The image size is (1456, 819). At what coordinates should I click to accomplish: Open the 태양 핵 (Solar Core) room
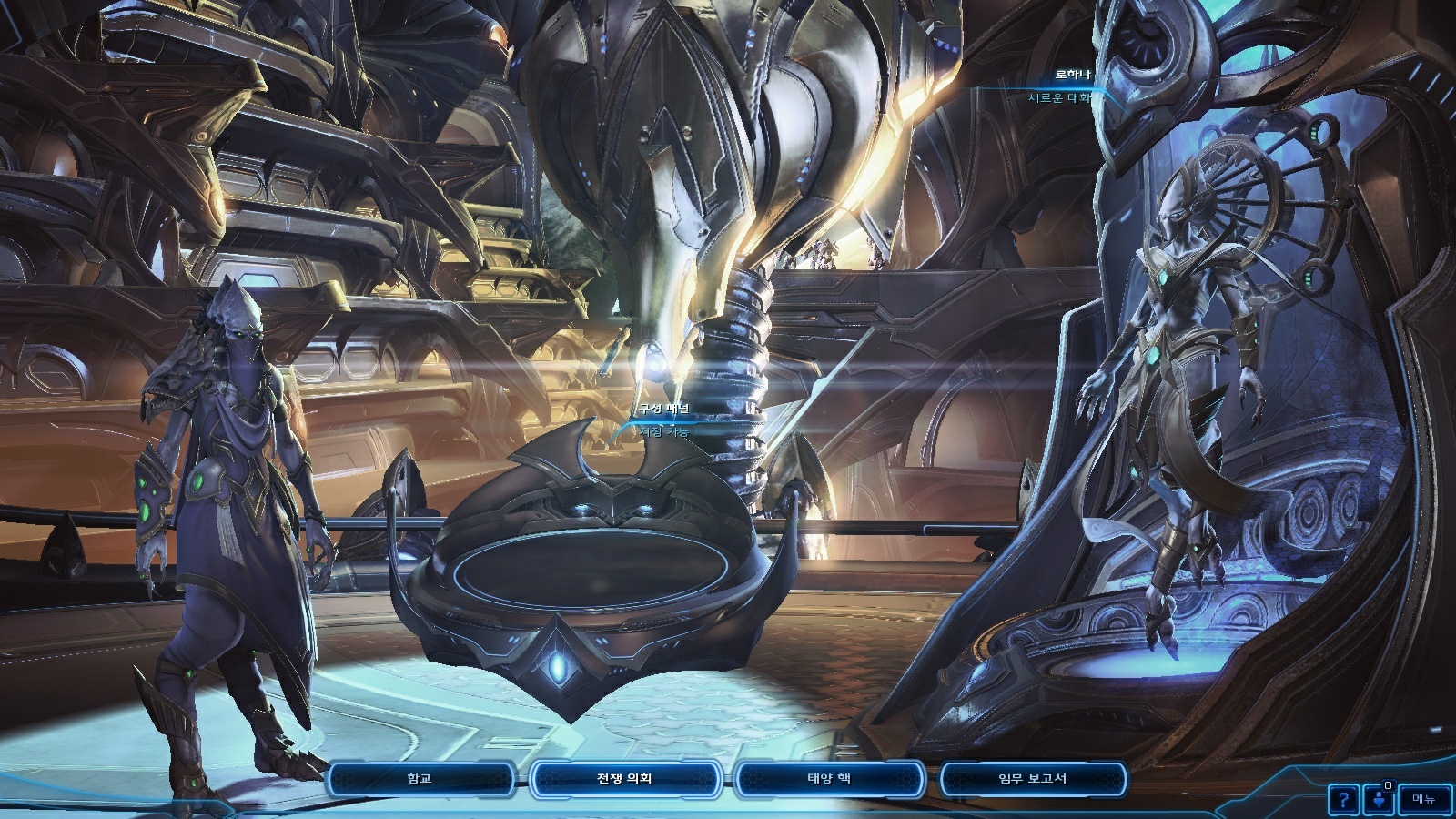coord(829,779)
